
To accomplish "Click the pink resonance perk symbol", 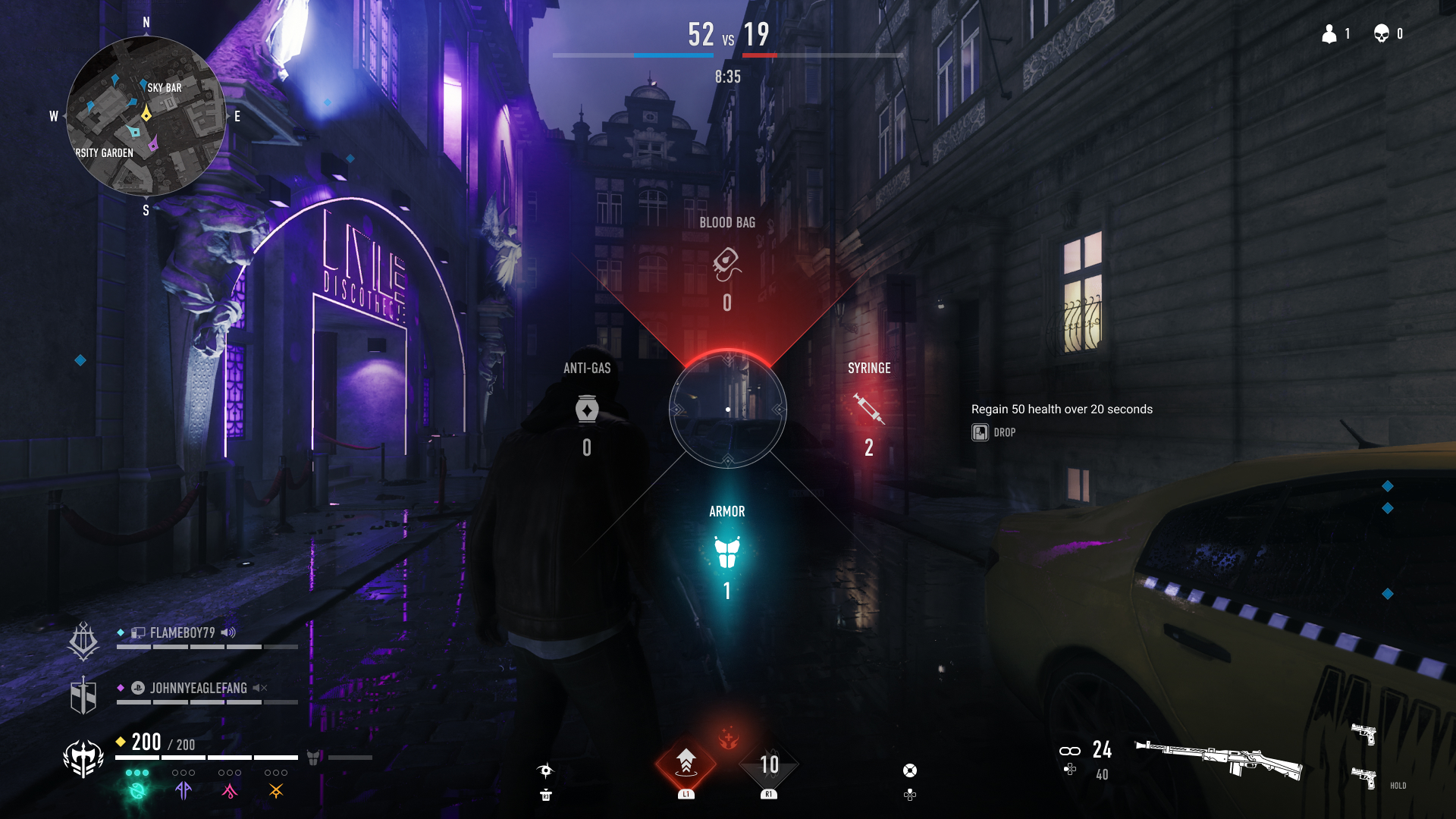I will pos(229,790).
